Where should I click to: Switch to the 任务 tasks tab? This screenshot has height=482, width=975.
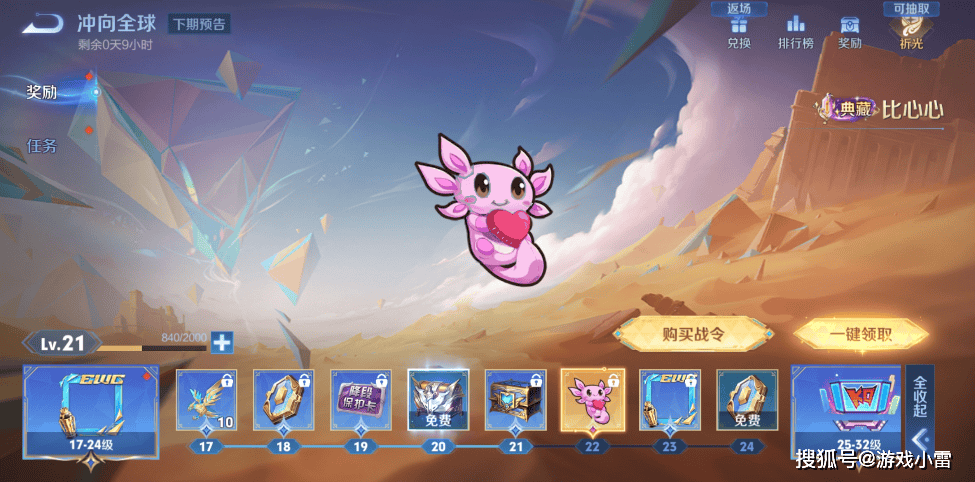[x=42, y=146]
